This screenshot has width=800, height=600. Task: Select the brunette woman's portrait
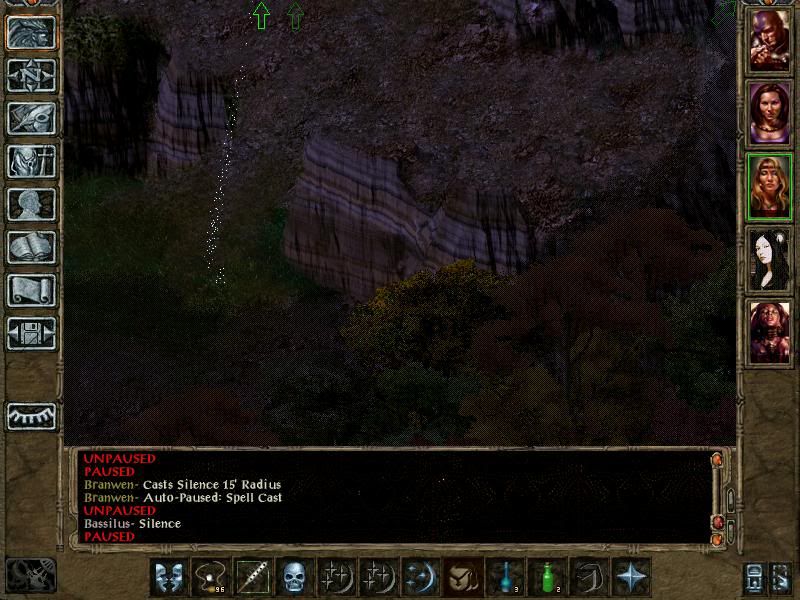[770, 113]
